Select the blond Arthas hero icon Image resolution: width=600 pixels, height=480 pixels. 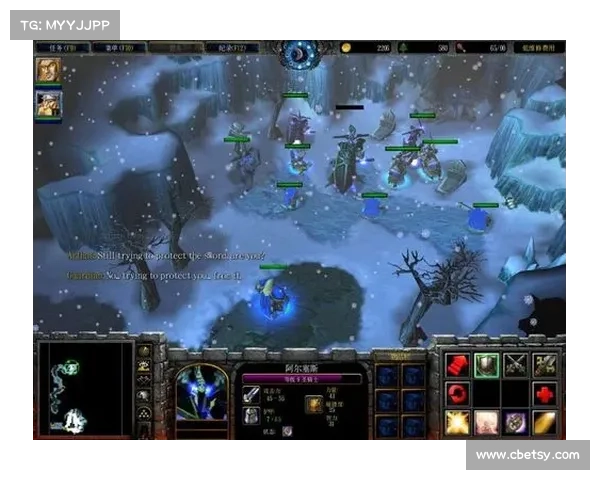[x=48, y=69]
